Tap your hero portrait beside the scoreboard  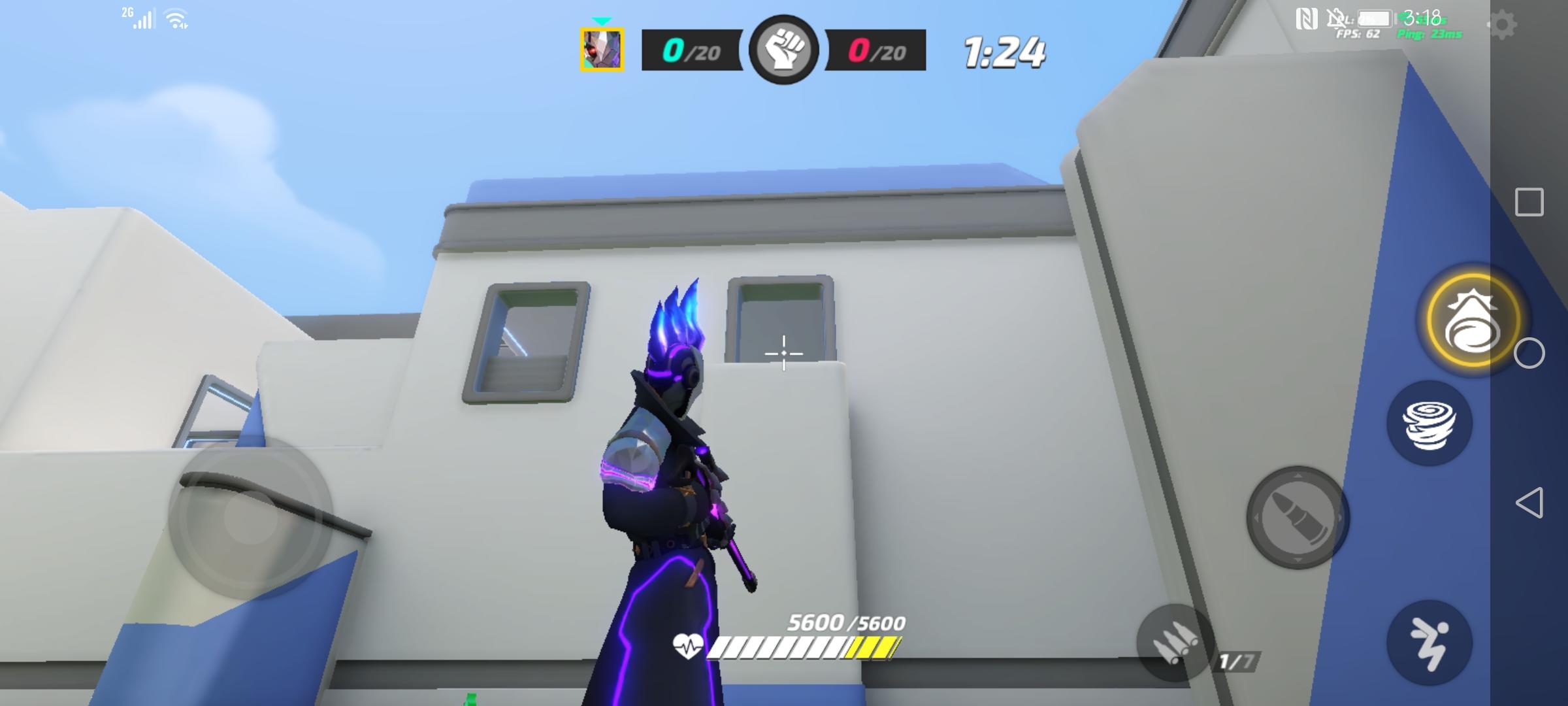(x=600, y=51)
